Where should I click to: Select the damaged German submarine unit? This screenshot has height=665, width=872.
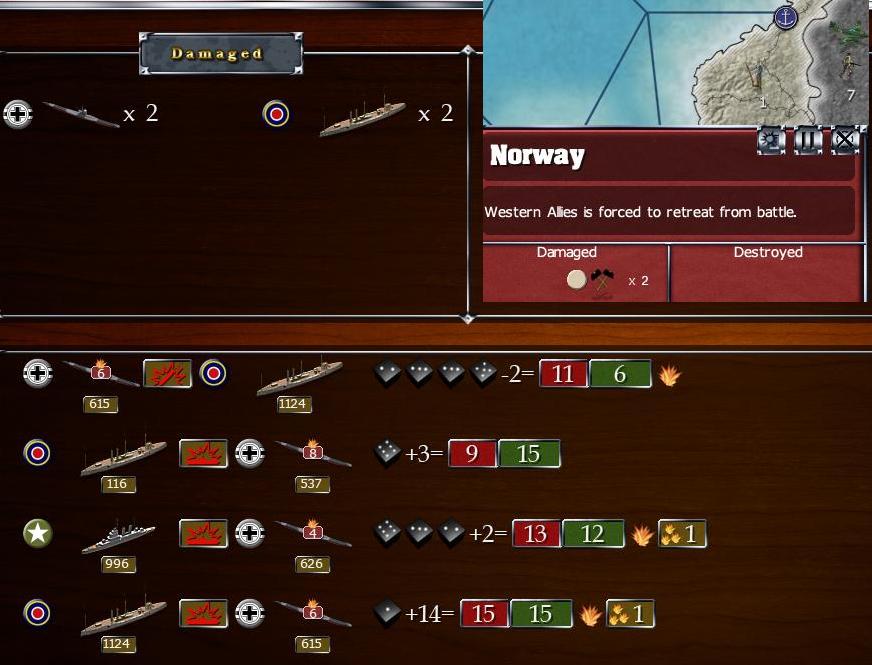click(x=82, y=114)
